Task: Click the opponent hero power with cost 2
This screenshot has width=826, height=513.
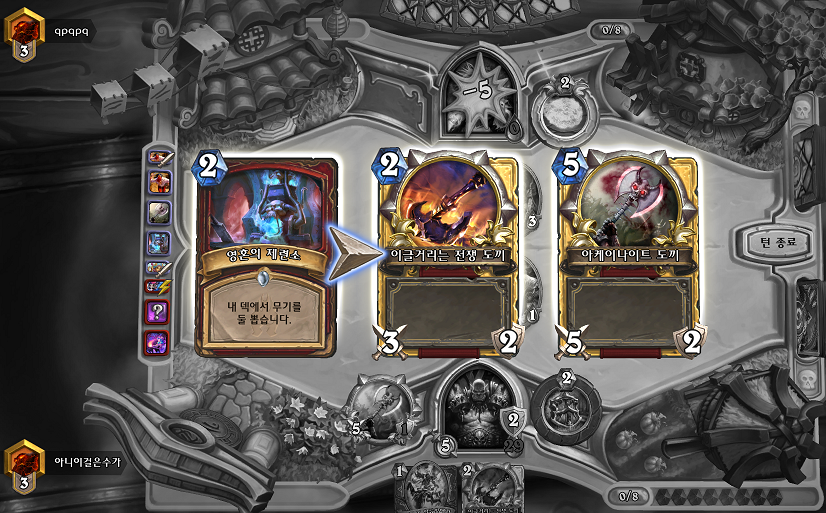Action: (x=564, y=108)
